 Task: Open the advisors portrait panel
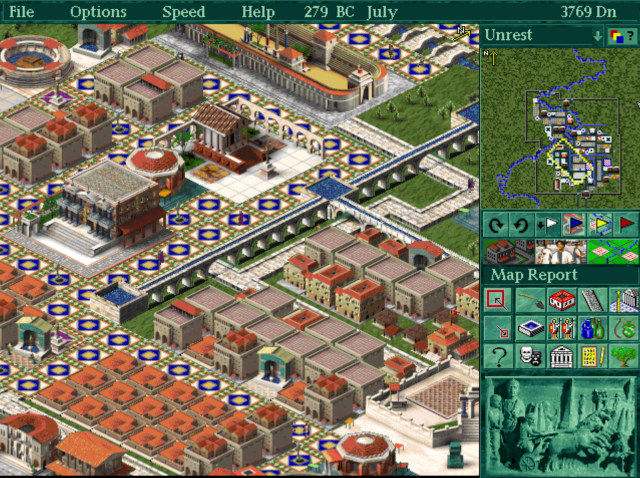point(559,250)
